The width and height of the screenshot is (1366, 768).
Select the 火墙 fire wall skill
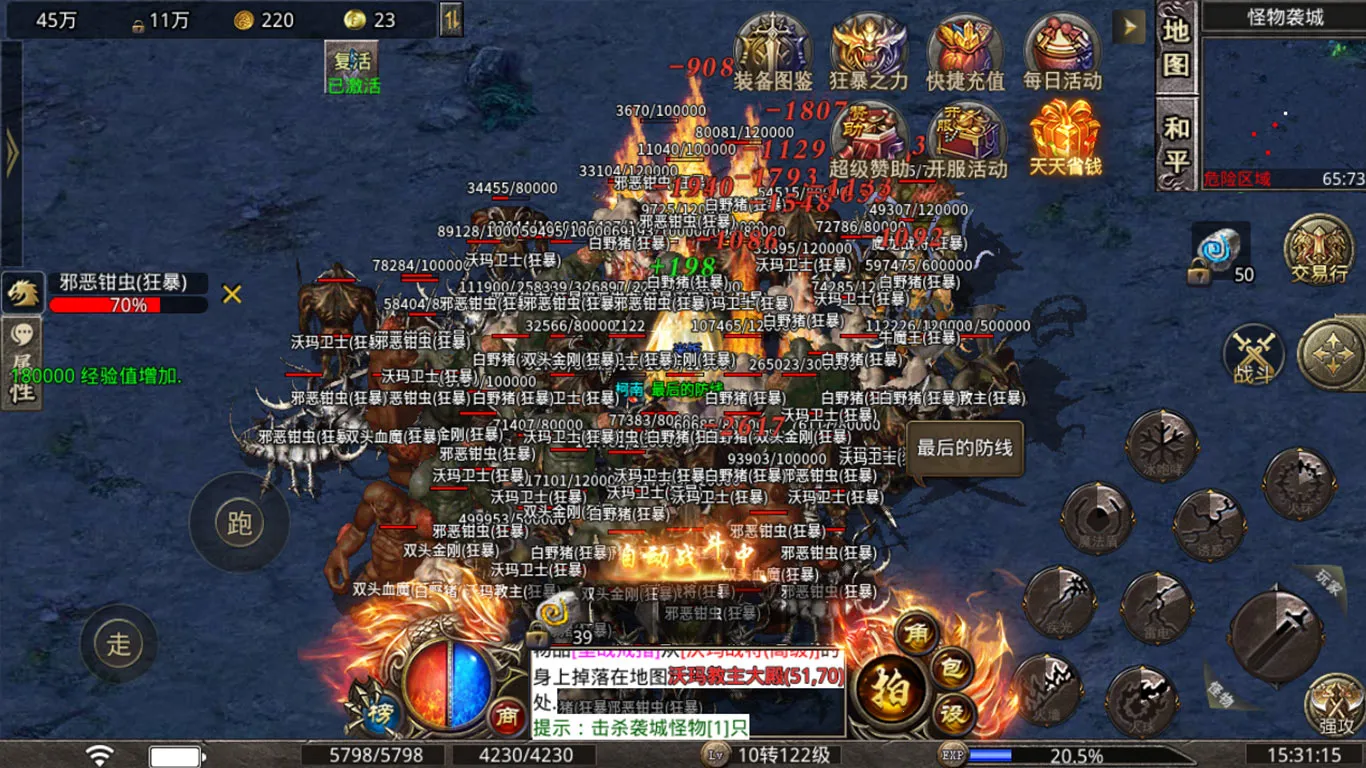(x=1049, y=690)
